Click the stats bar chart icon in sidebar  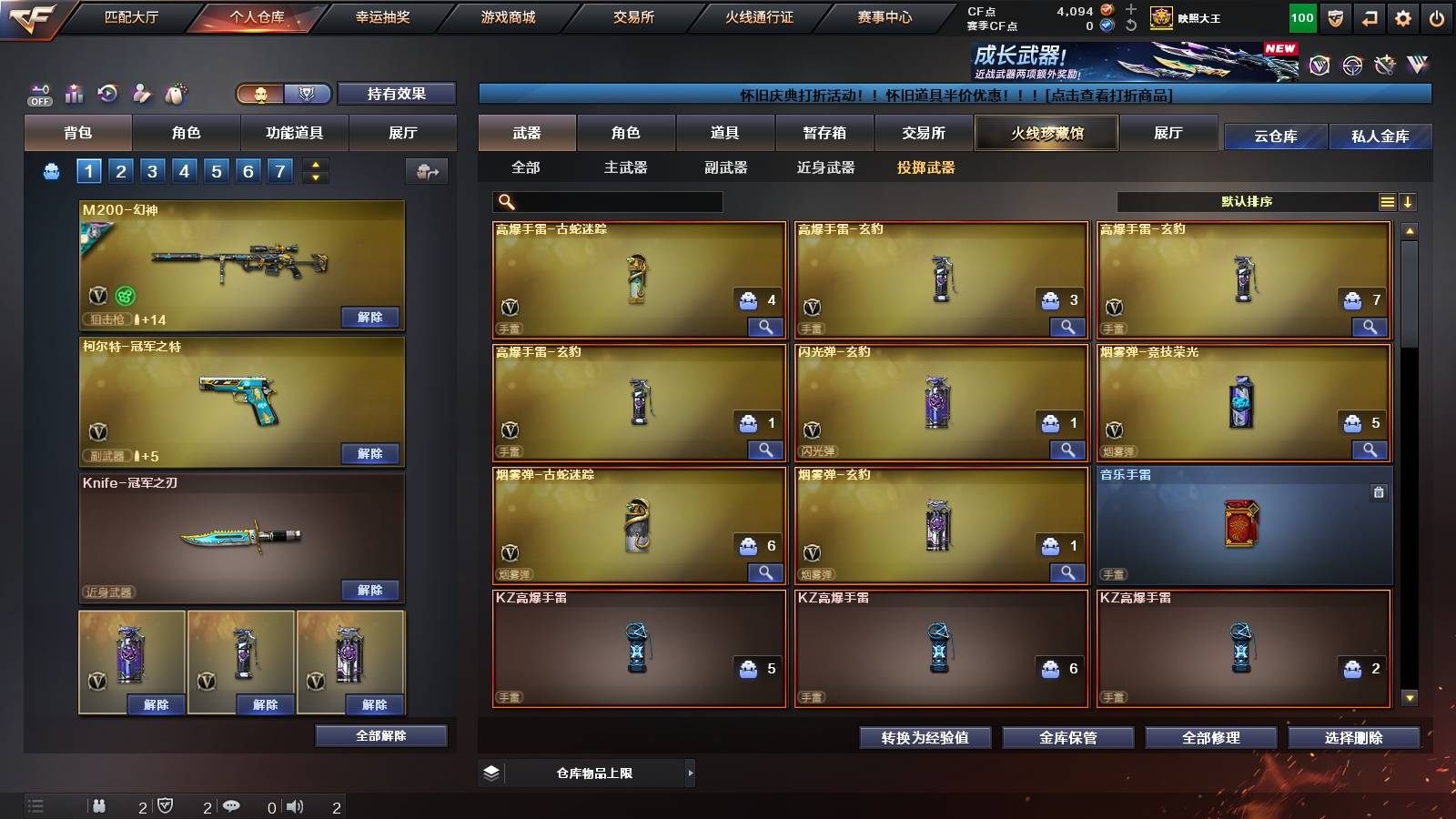(x=73, y=94)
